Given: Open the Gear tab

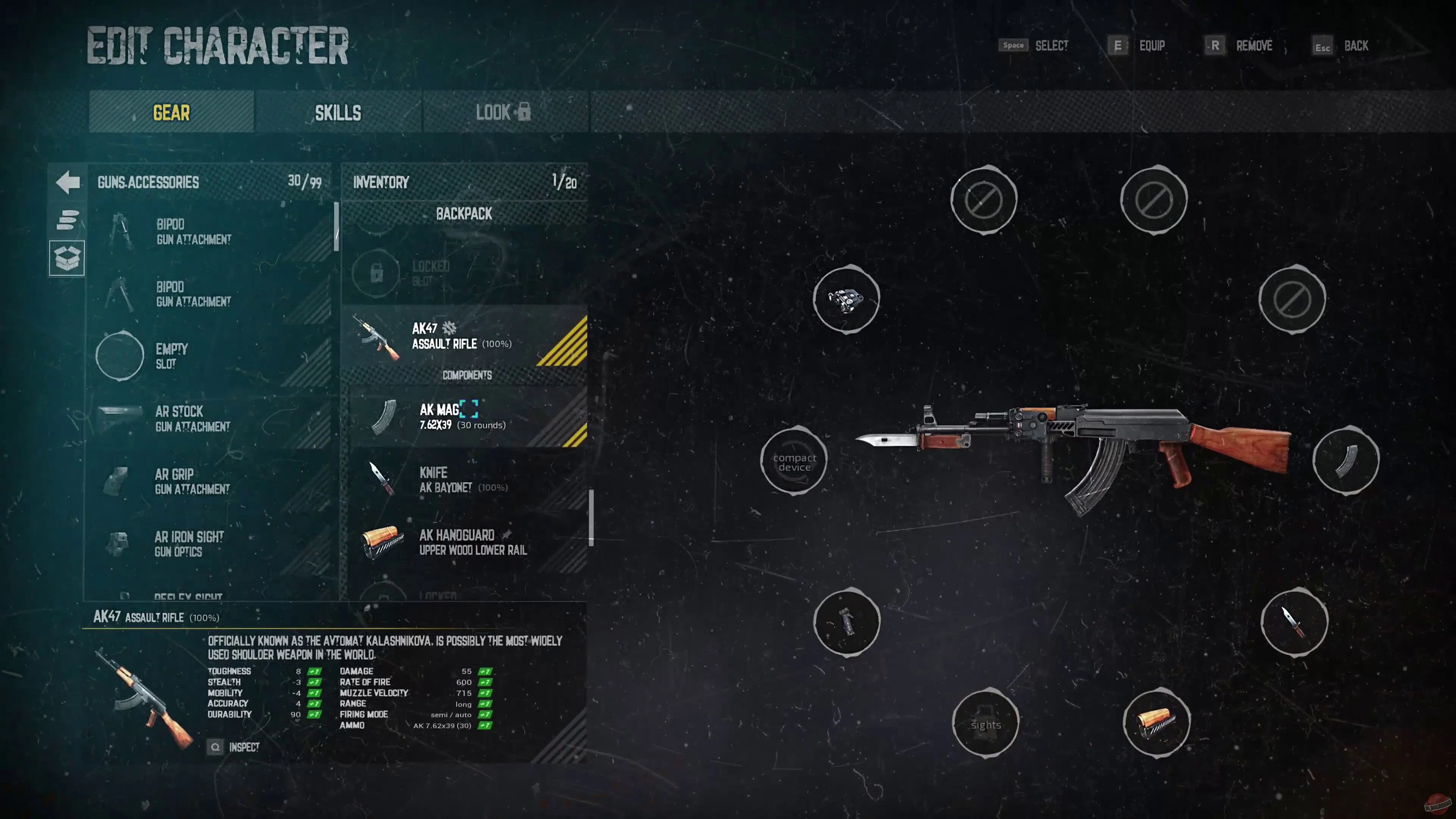Looking at the screenshot, I should [171, 113].
